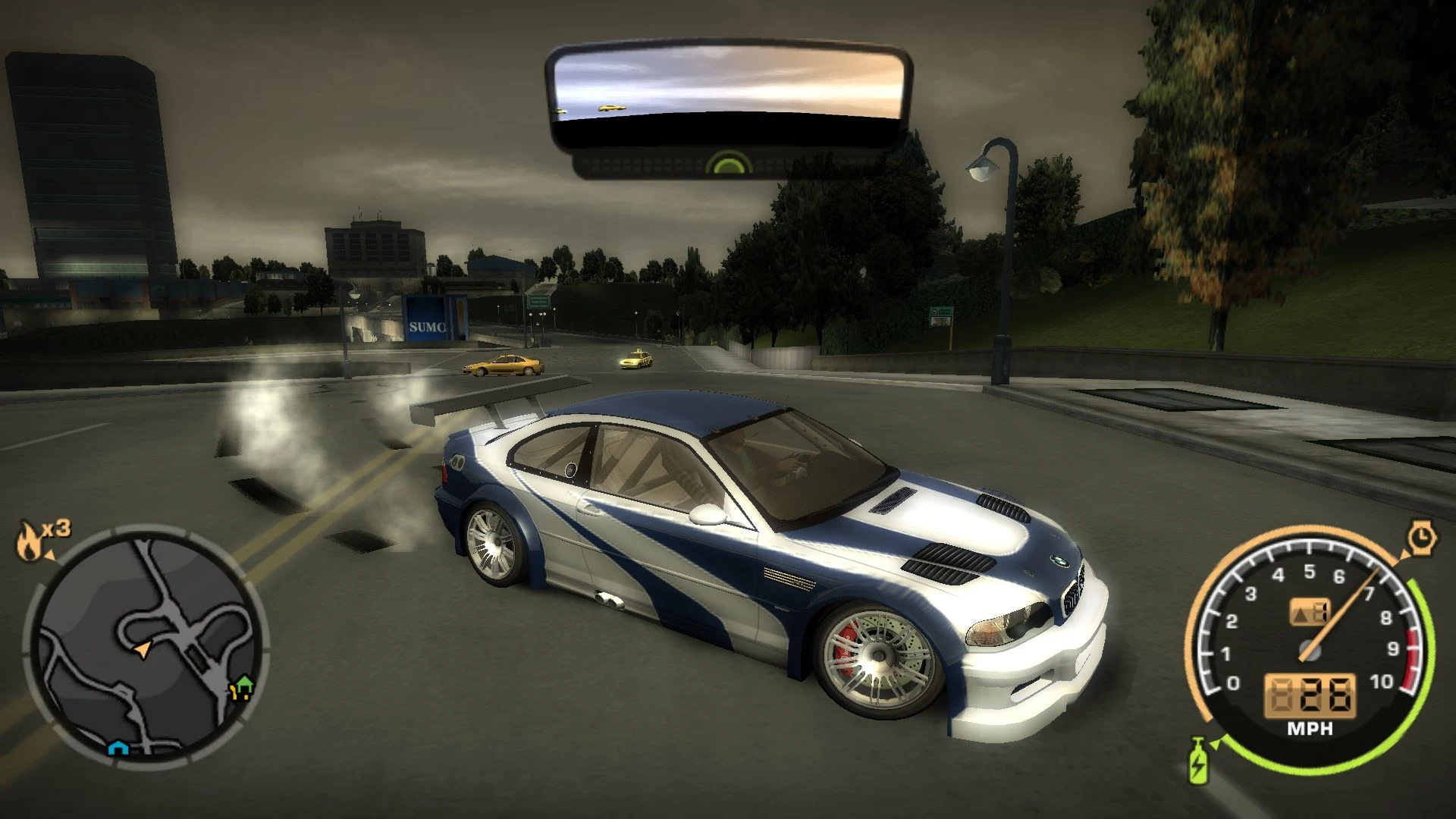Click the MPH label on the speedometer
Viewport: 1456px width, 819px height.
1310,730
